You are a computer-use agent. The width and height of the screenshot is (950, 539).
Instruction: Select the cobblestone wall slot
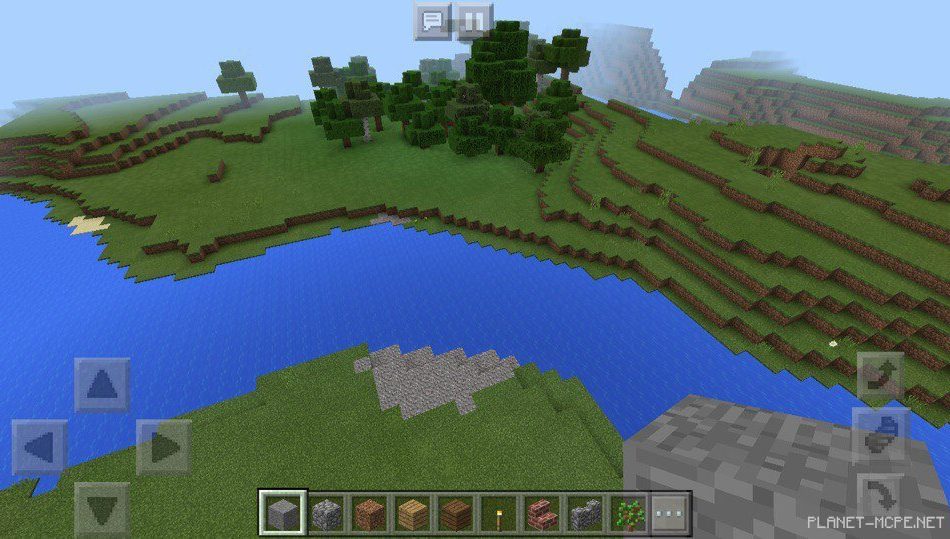coord(585,514)
